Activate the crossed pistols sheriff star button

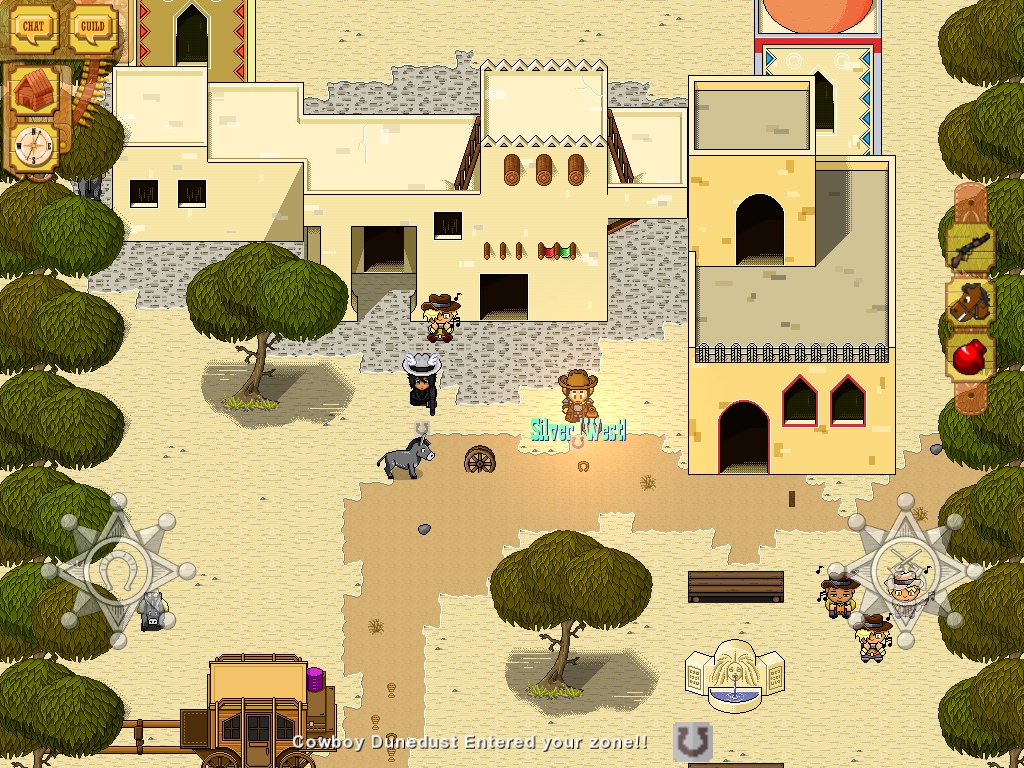tap(906, 570)
